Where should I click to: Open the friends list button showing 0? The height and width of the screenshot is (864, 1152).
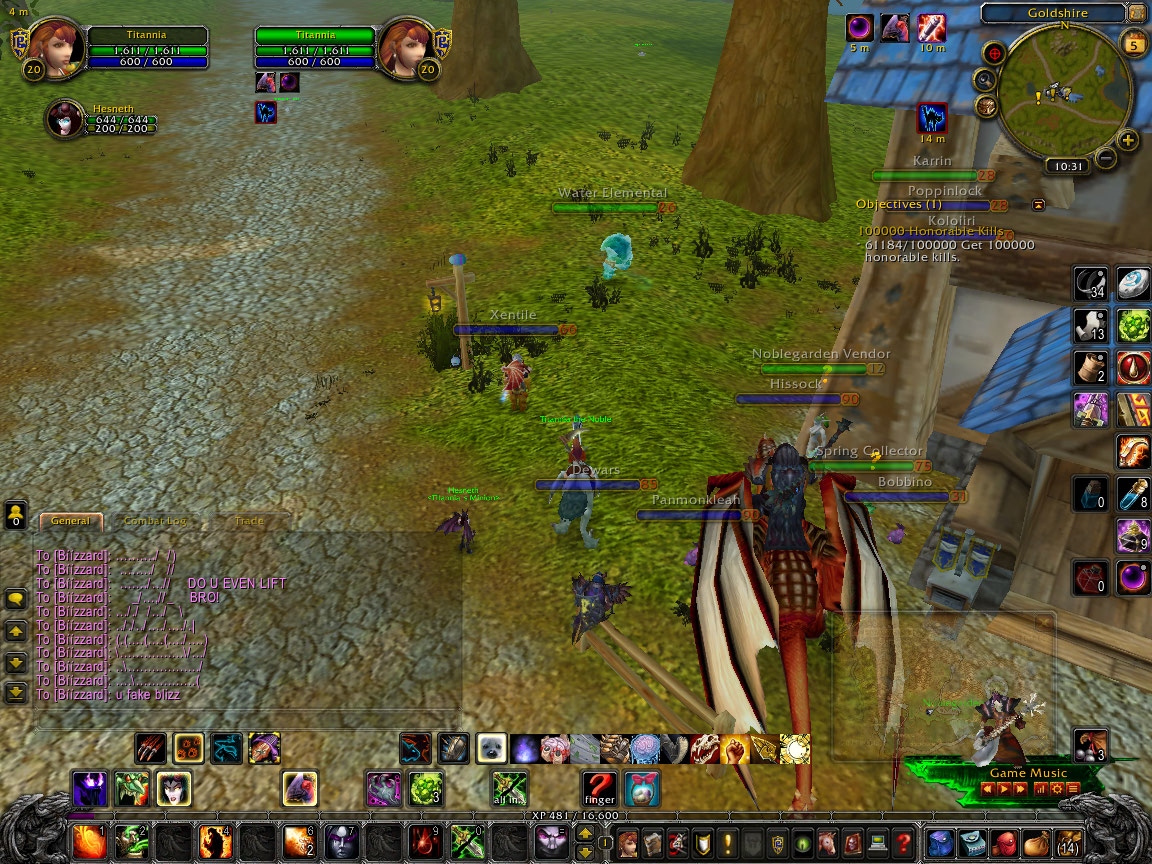[x=16, y=515]
